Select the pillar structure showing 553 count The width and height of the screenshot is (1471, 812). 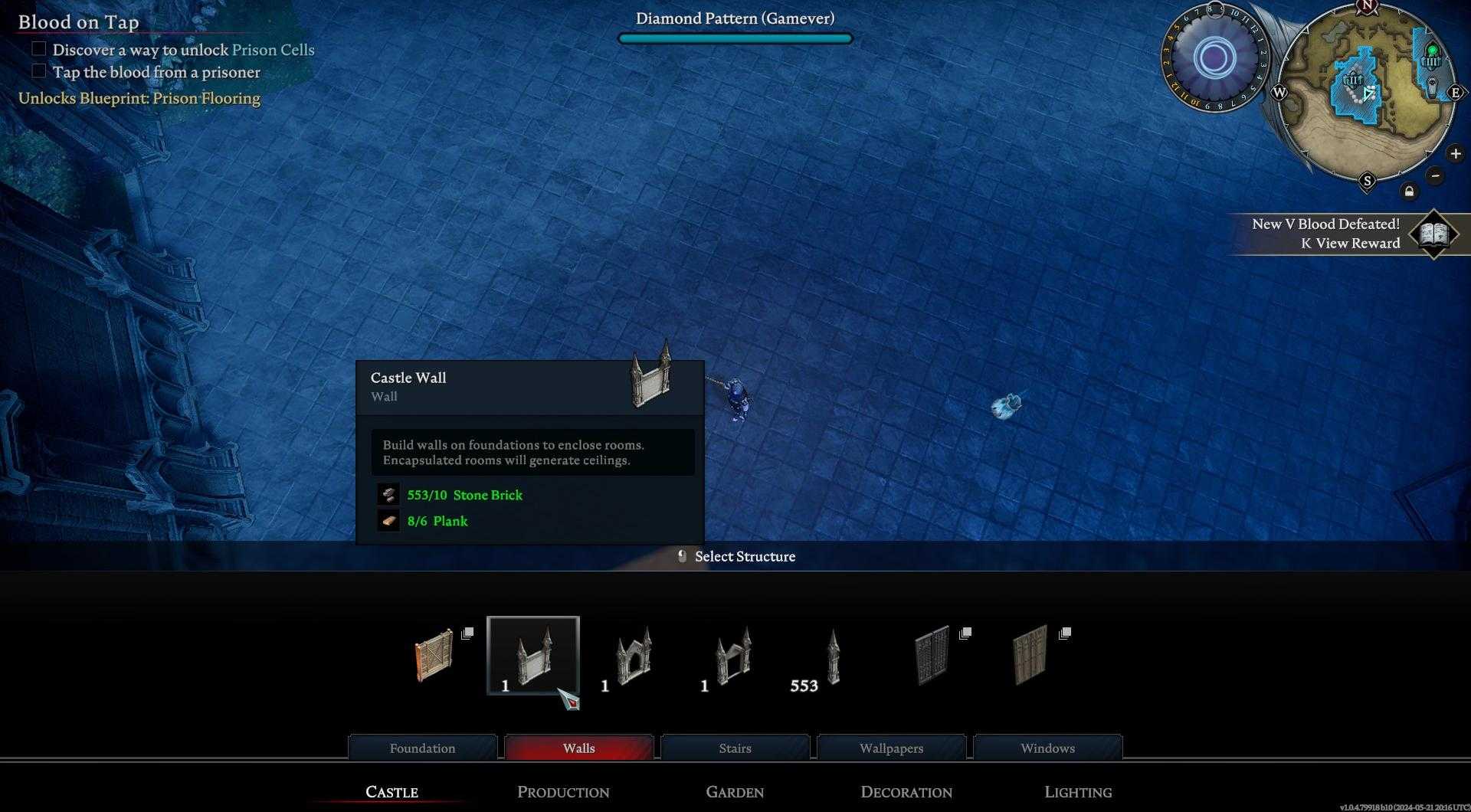tap(834, 657)
